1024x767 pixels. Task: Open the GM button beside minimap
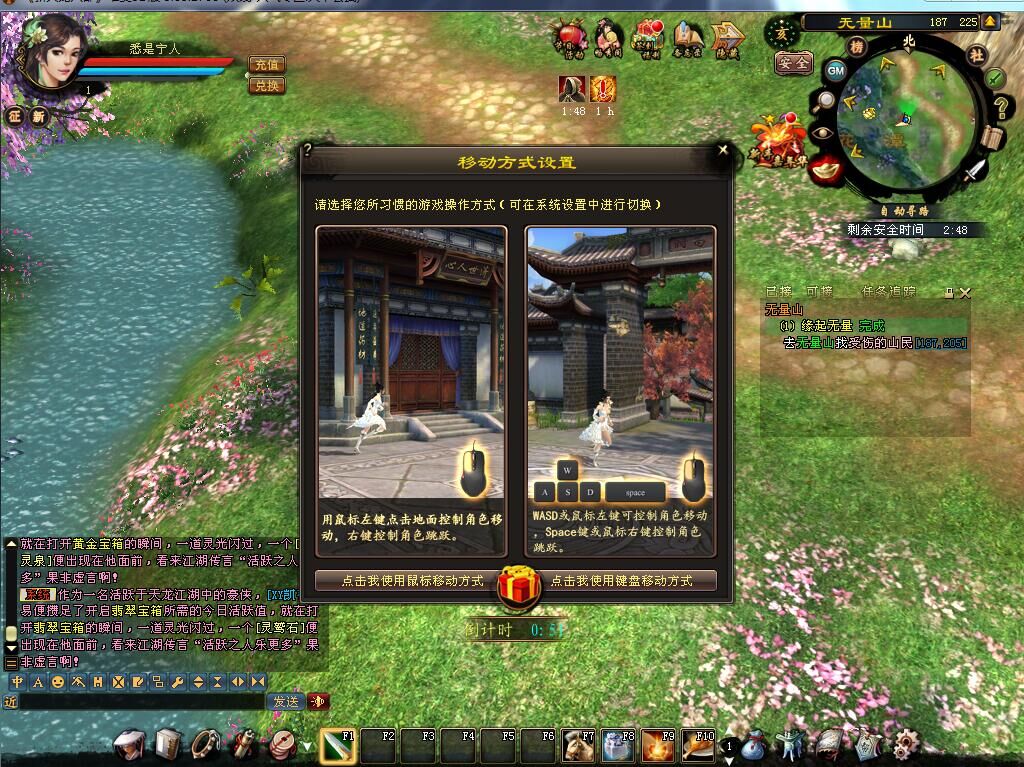[x=835, y=70]
